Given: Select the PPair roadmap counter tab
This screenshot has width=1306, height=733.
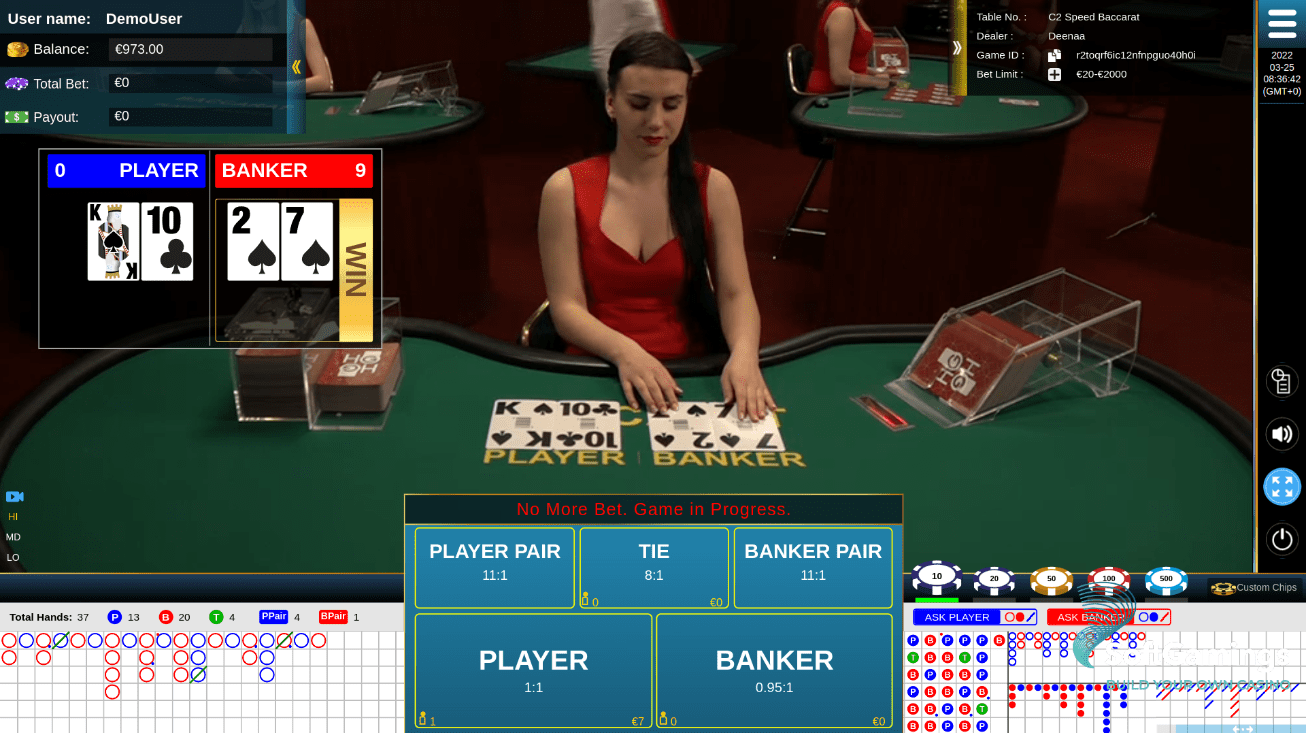Looking at the screenshot, I should click(273, 617).
